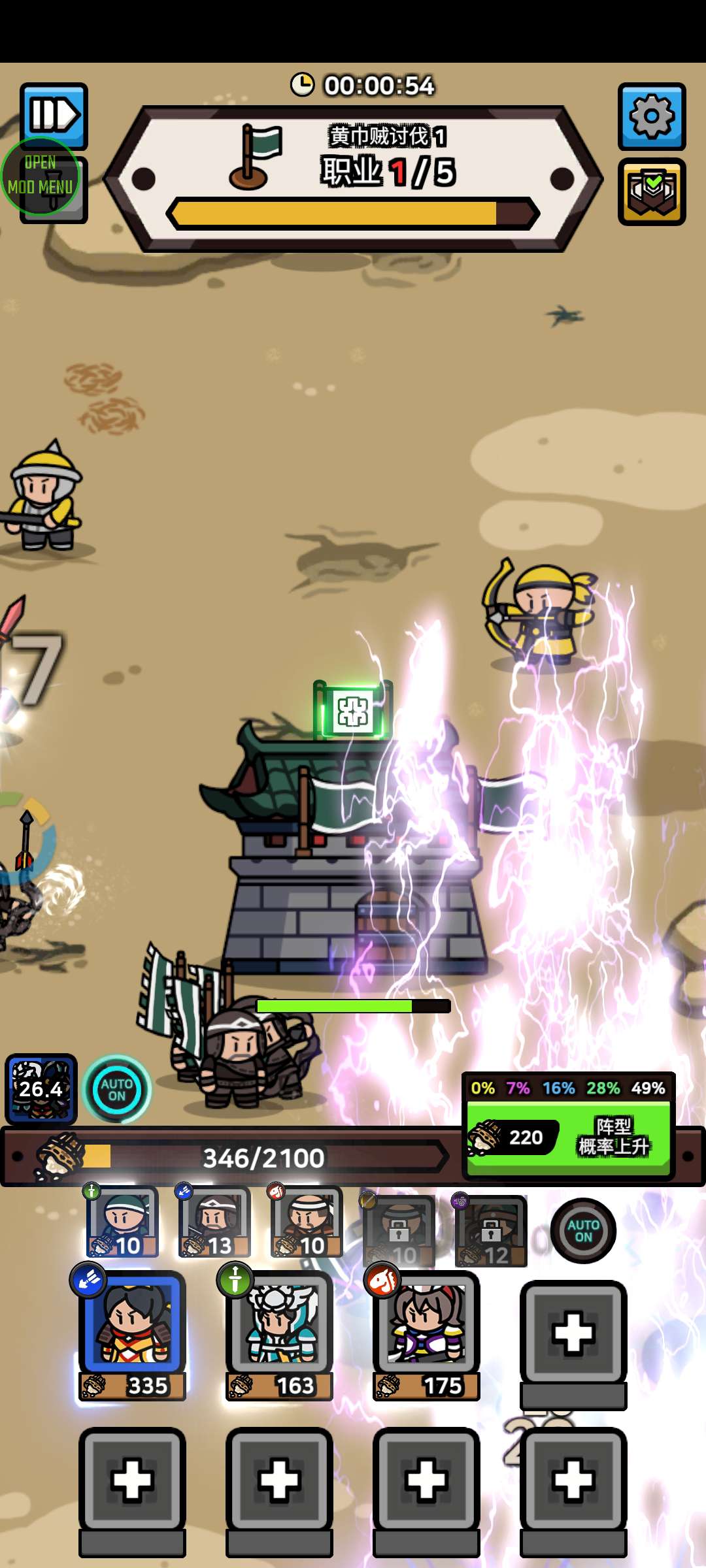Viewport: 706px width, 1568px height.
Task: Activate the skill showing 26.4 cooldown
Action: point(41,1088)
